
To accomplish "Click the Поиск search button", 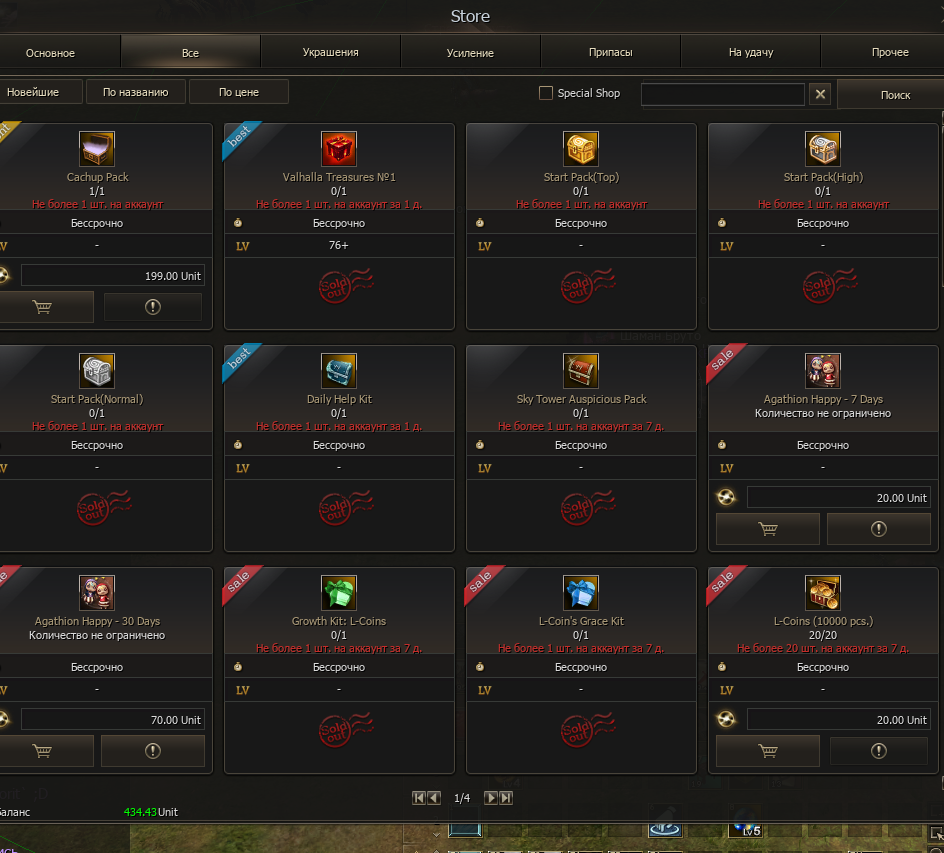I will (895, 95).
